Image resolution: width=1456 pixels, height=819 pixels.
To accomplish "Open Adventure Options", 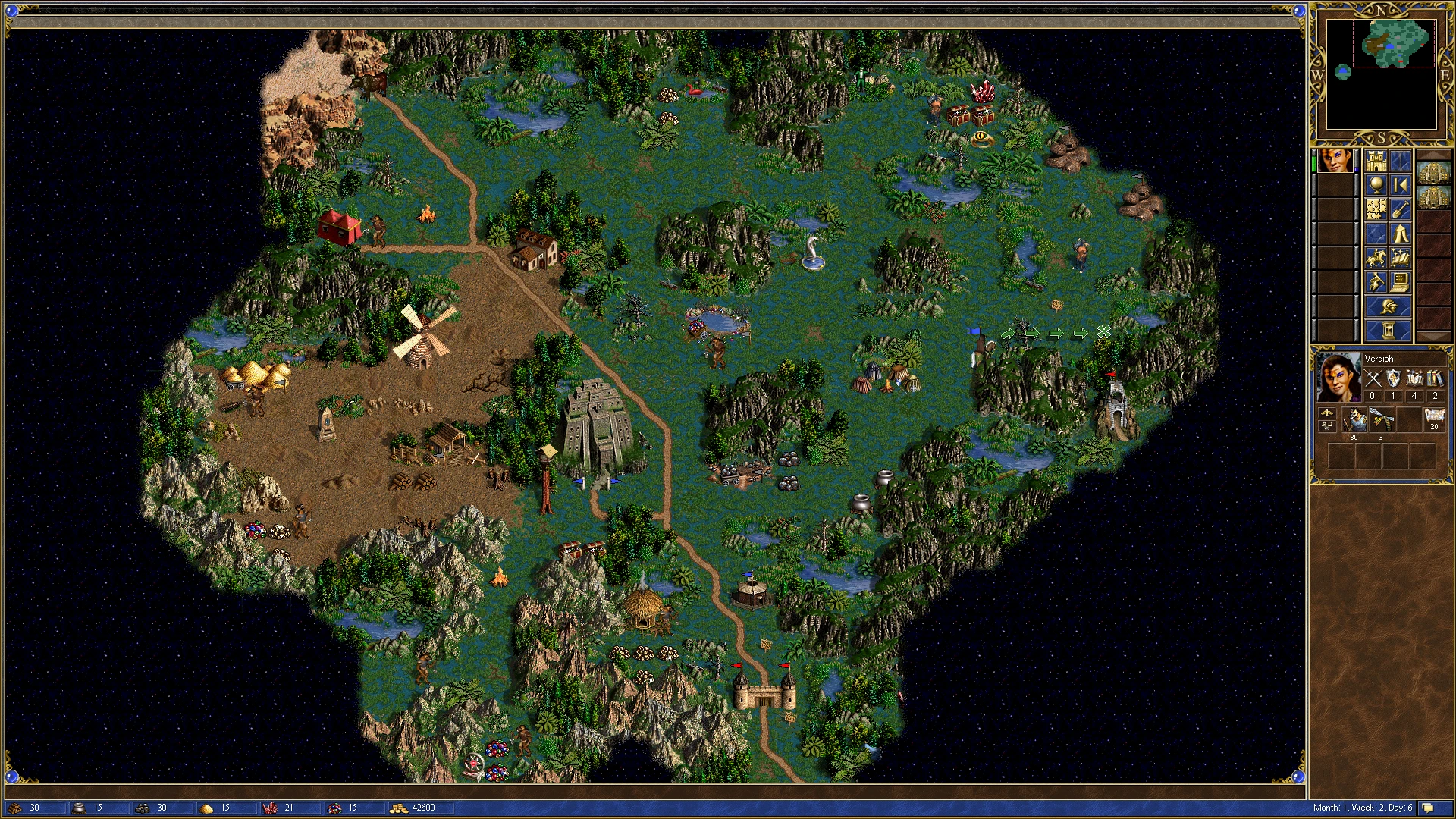I will [1376, 281].
